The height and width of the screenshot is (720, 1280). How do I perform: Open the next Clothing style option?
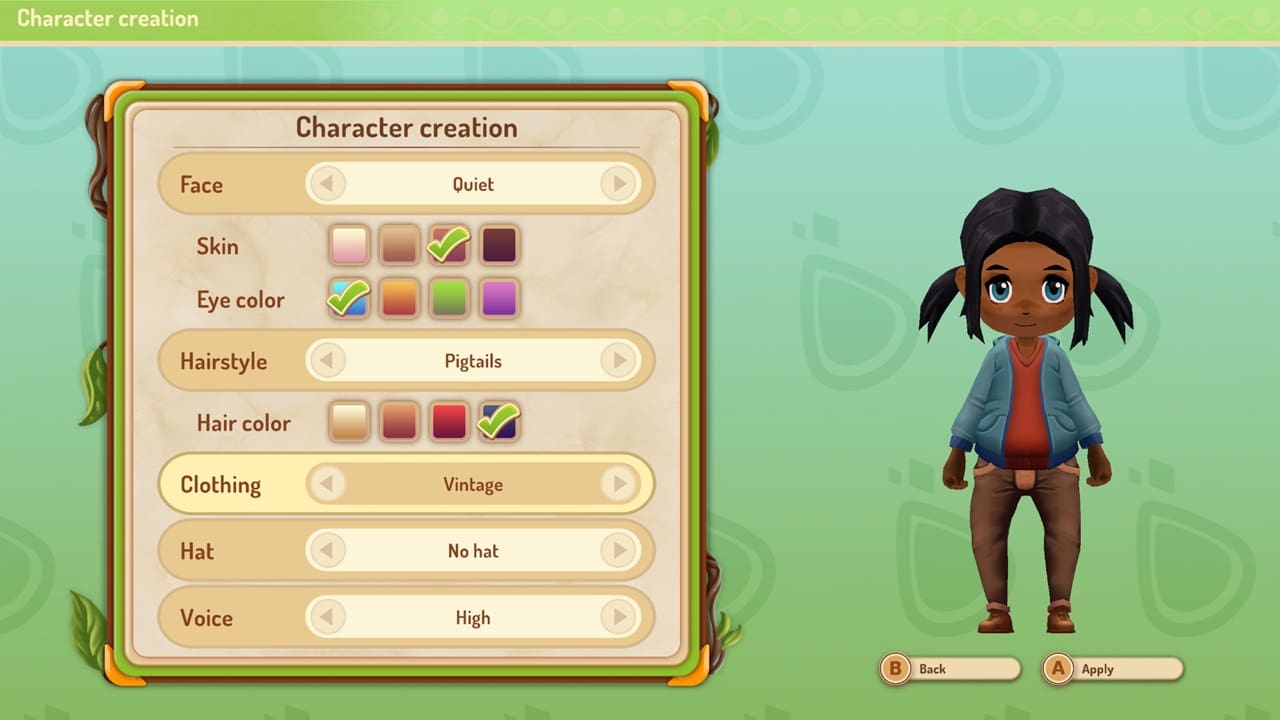point(620,484)
